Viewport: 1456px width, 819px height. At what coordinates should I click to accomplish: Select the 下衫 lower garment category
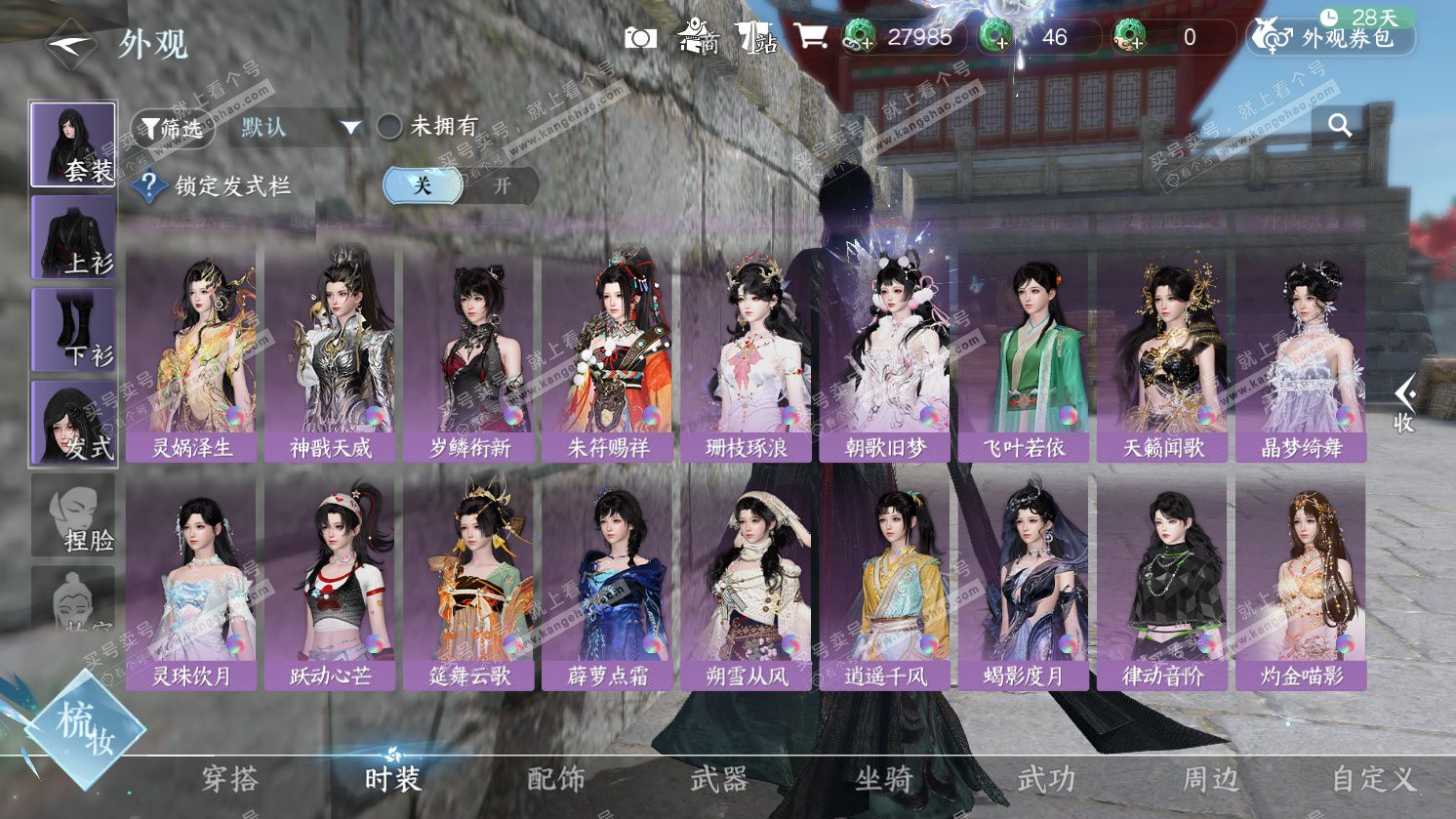point(73,330)
